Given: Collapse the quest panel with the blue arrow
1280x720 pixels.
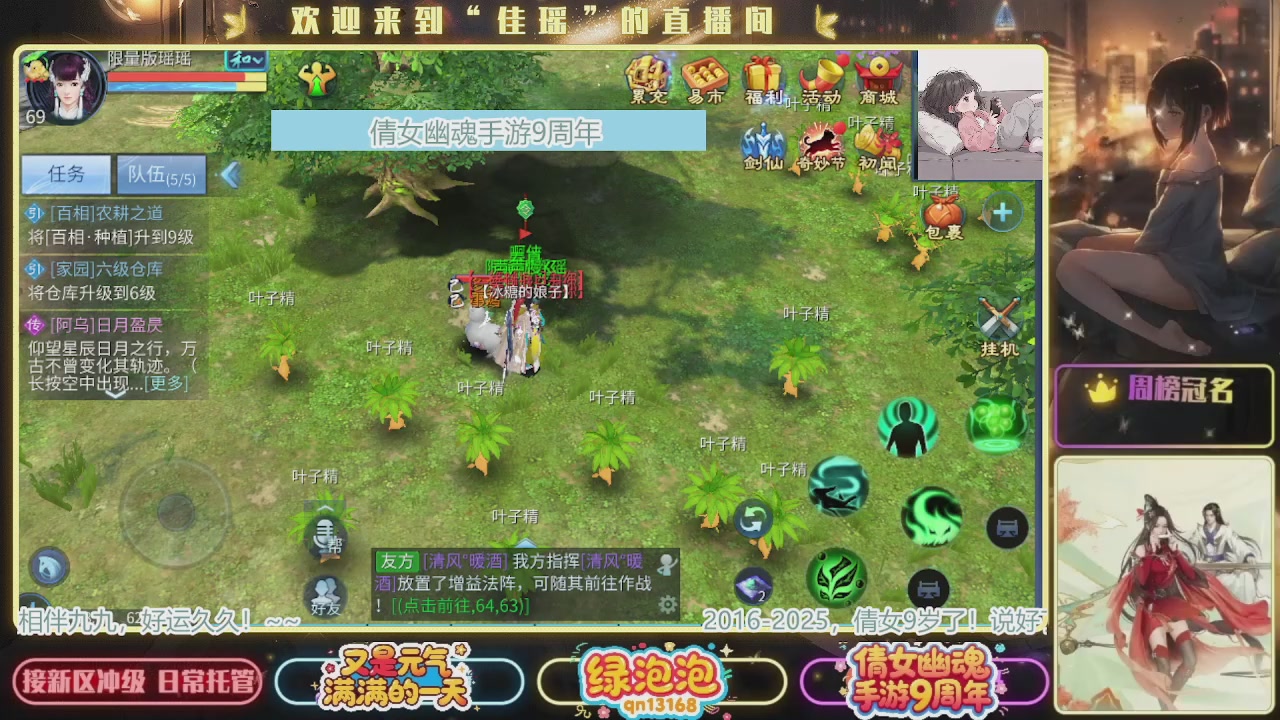Looking at the screenshot, I should 231,175.
